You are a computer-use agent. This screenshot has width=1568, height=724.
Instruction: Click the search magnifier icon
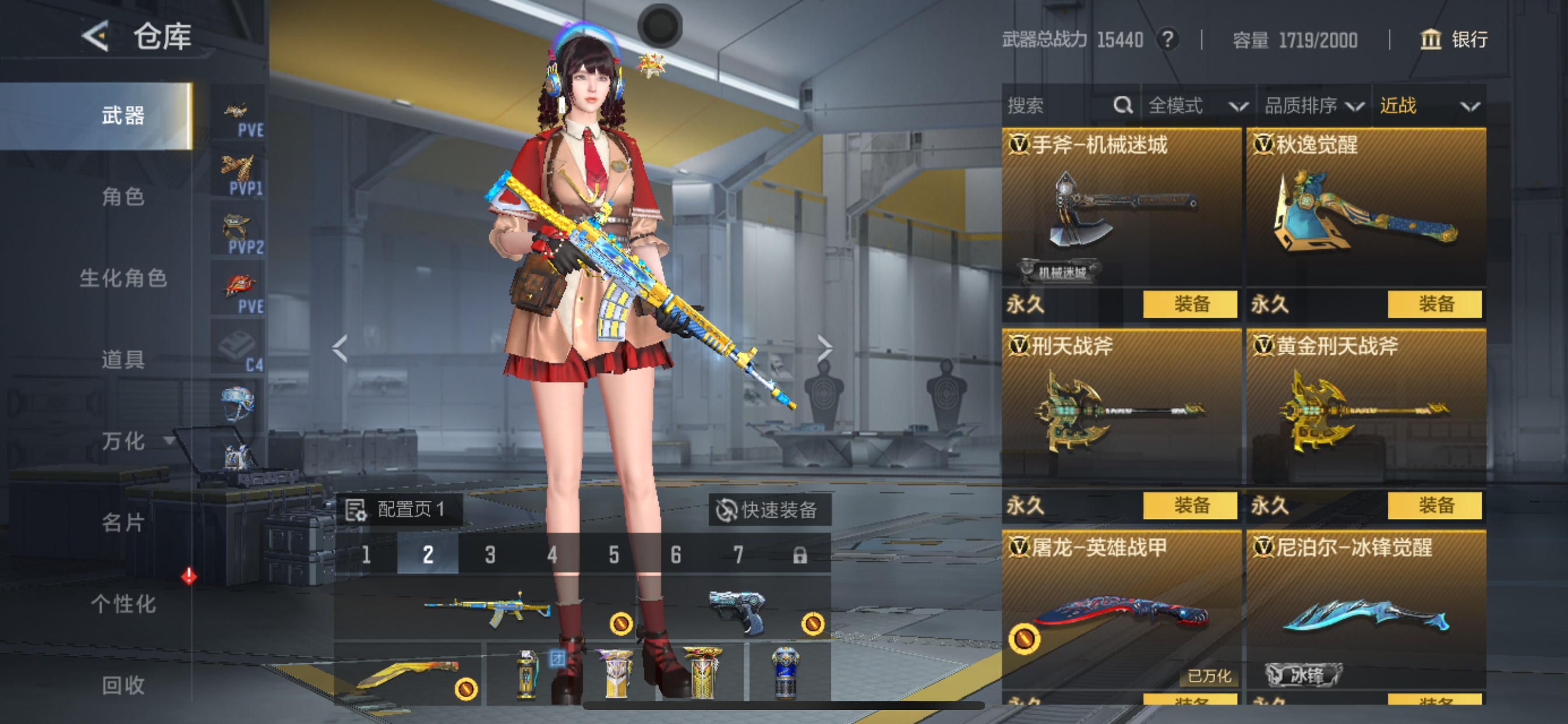coord(1122,106)
